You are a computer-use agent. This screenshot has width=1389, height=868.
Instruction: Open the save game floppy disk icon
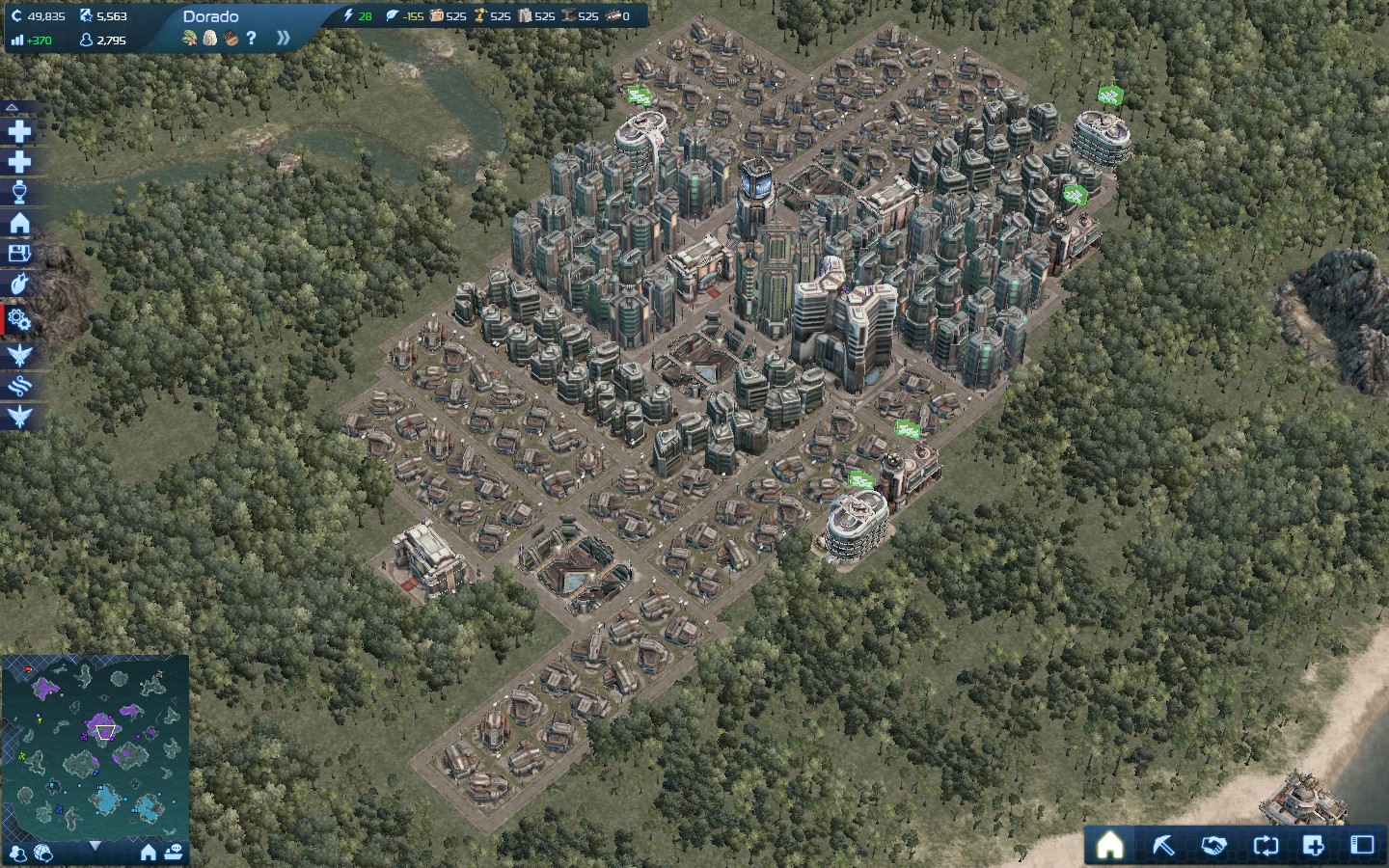(x=19, y=255)
